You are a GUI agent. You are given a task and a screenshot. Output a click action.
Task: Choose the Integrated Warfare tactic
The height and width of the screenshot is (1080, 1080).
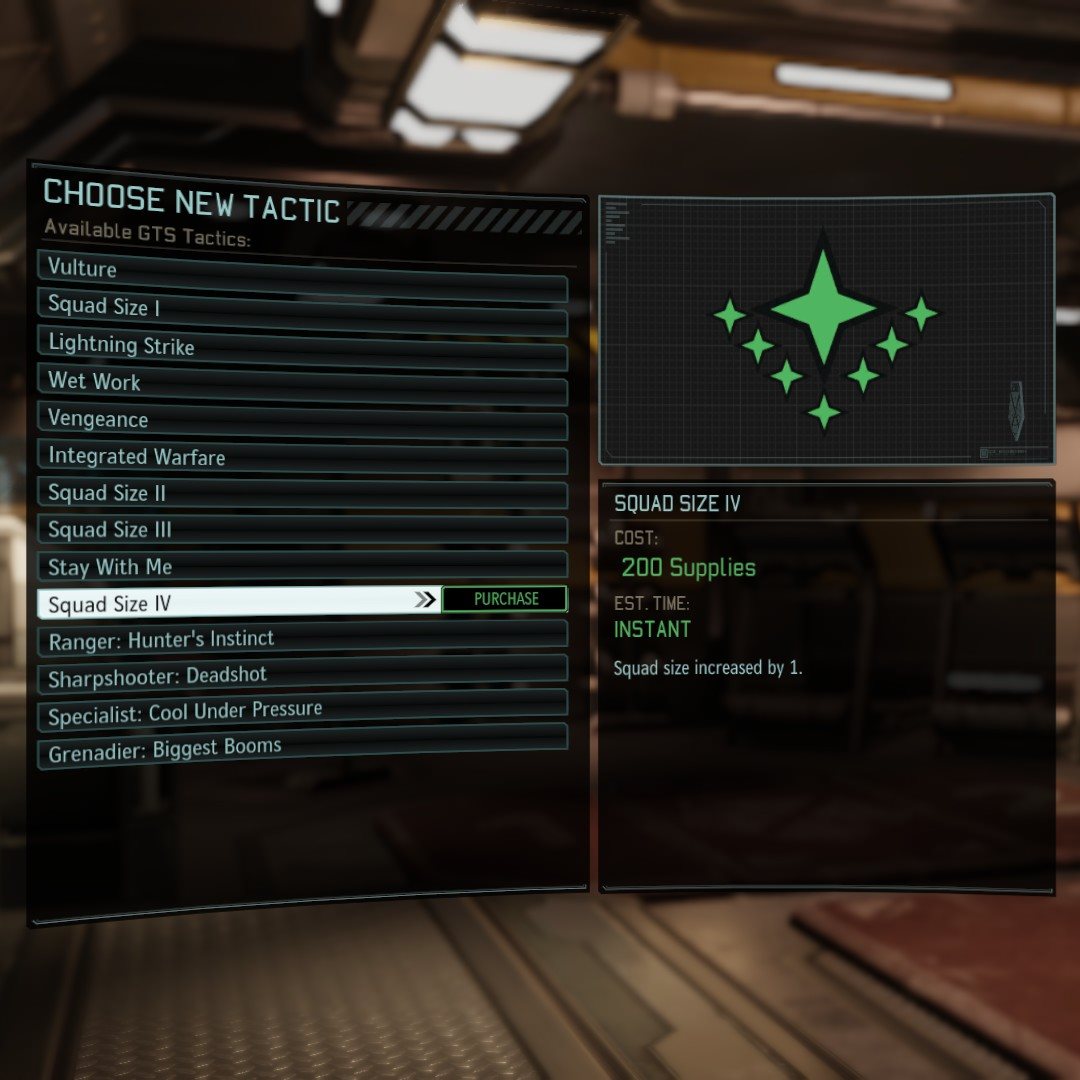click(x=300, y=457)
